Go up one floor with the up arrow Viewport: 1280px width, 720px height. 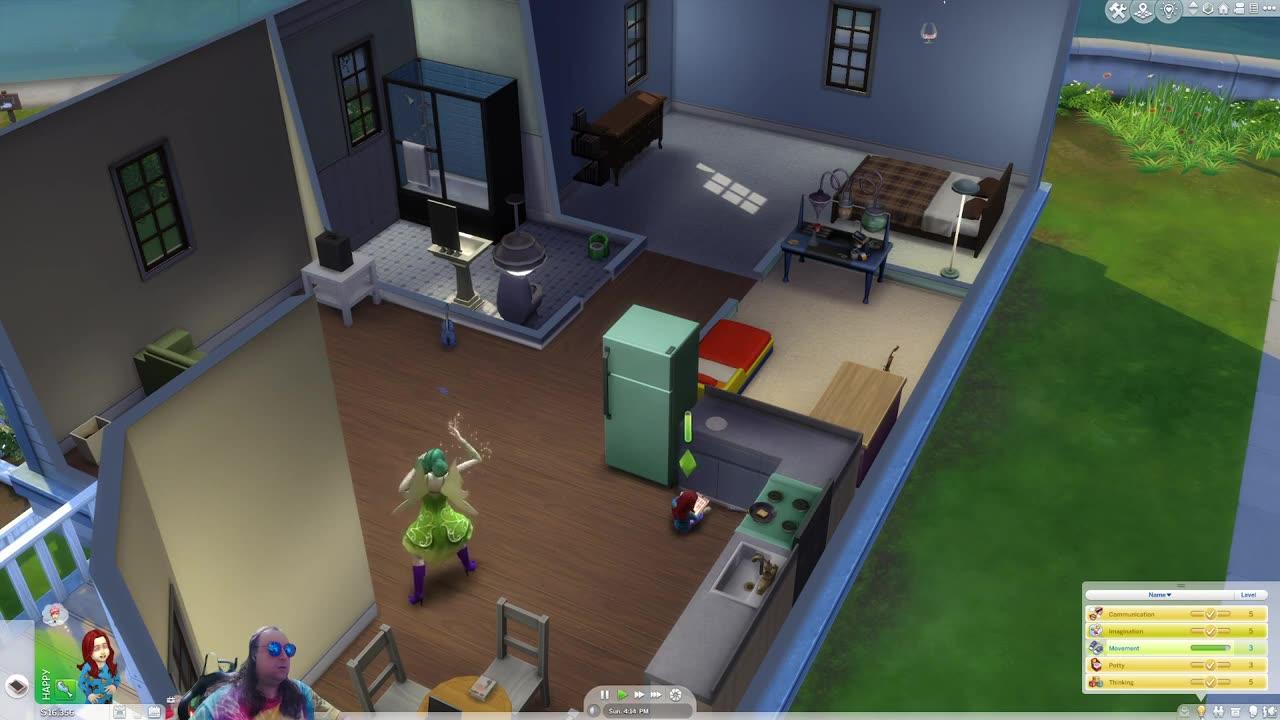[1192, 4]
